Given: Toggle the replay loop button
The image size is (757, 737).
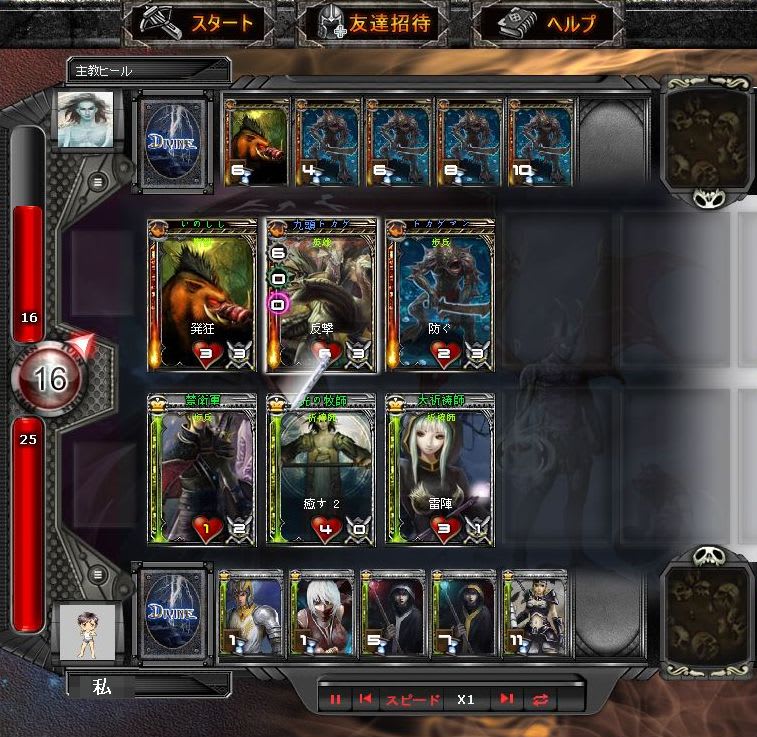Looking at the screenshot, I should click(x=541, y=700).
